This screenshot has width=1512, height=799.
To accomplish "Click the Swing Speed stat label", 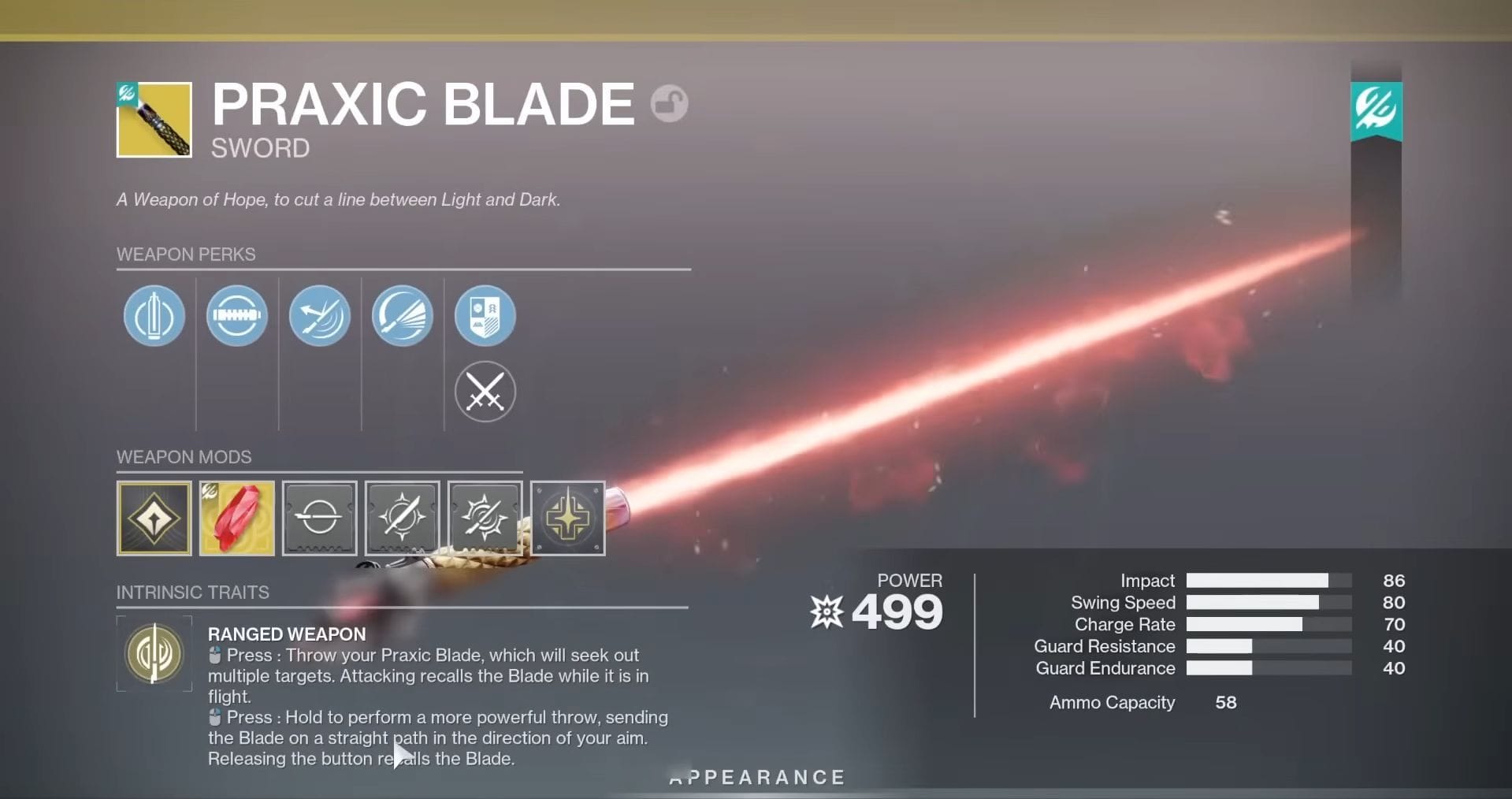I will (x=1123, y=602).
